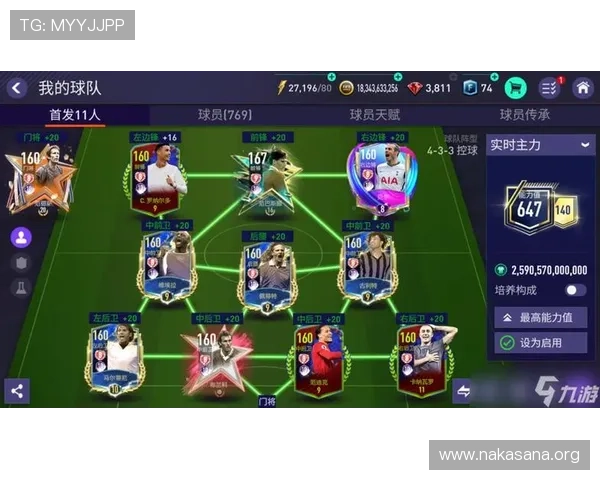
Task: Open the 球员传承 tab
Action: (525, 115)
